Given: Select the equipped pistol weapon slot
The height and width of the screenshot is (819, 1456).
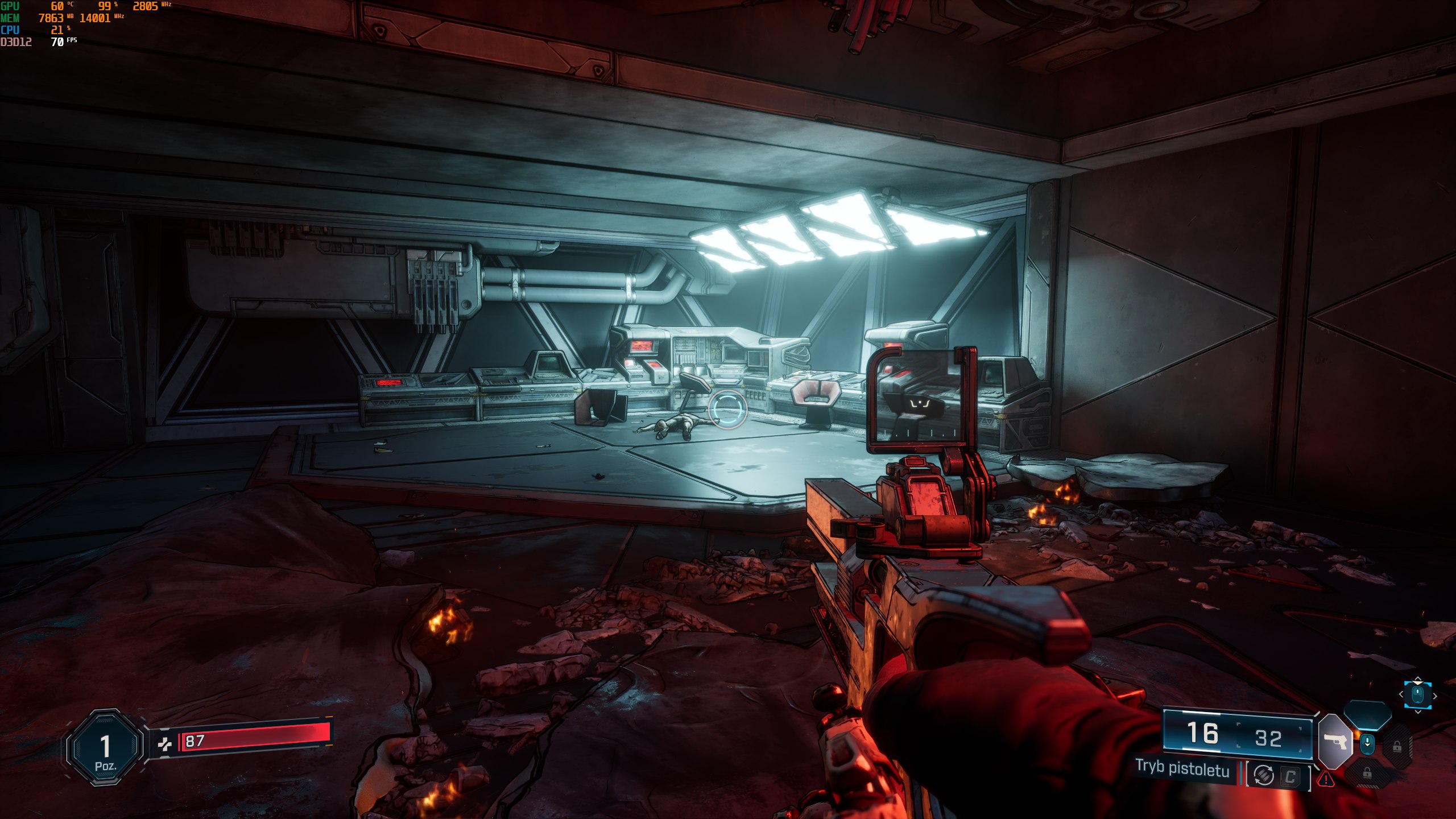Looking at the screenshot, I should 1335,742.
